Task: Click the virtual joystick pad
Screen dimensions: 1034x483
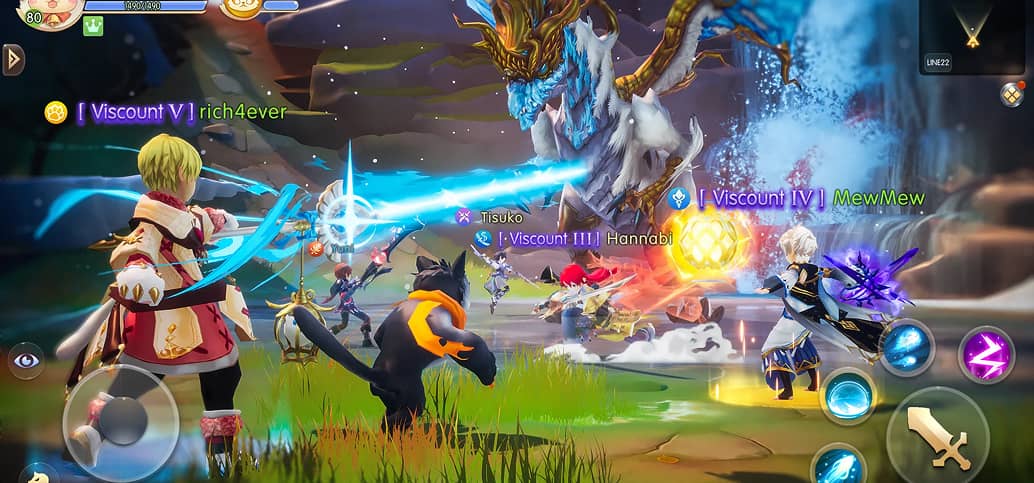Action: pyautogui.click(x=121, y=422)
